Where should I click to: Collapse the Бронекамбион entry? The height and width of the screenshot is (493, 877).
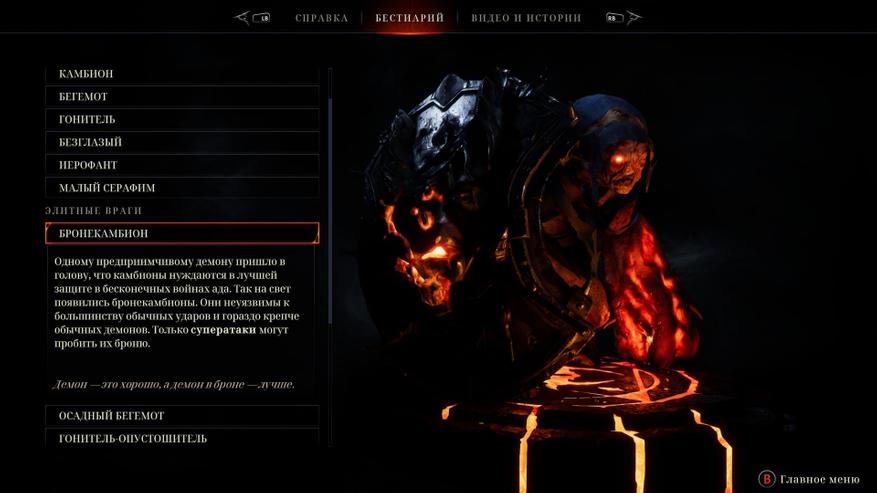[182, 233]
